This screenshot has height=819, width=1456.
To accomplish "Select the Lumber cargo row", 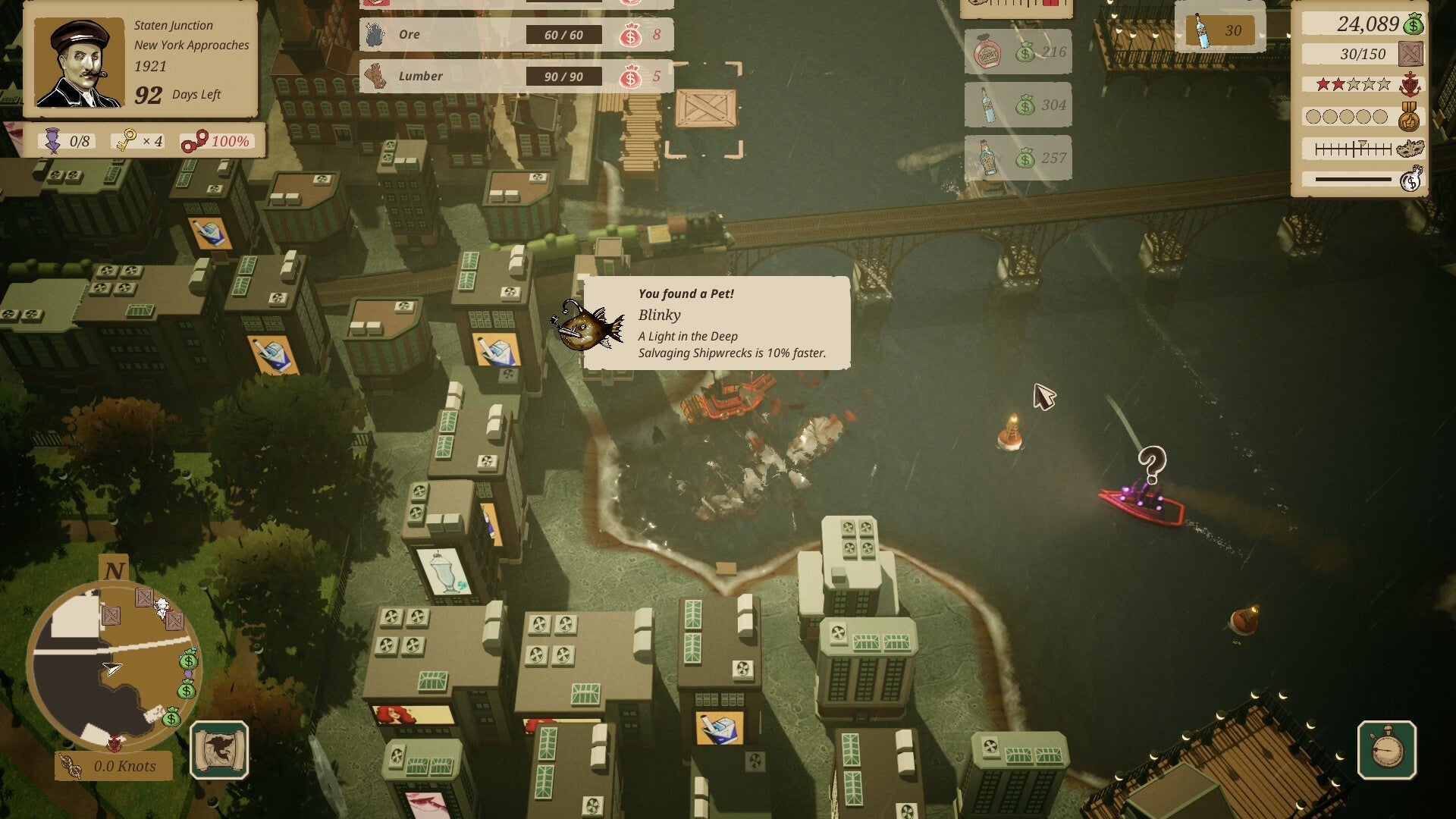I will coord(516,77).
